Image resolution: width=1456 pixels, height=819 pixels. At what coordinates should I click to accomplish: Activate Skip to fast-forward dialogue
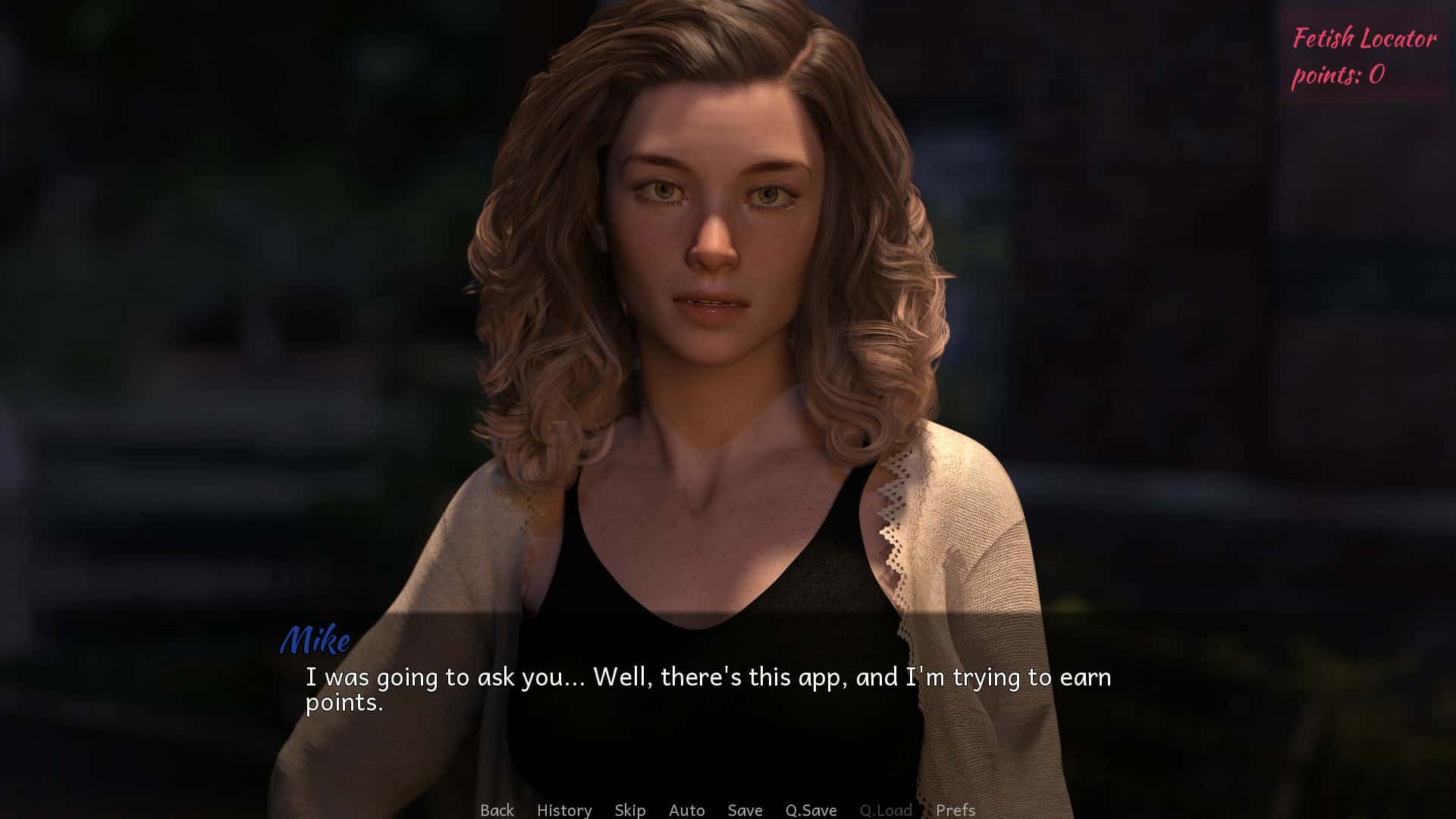(630, 810)
